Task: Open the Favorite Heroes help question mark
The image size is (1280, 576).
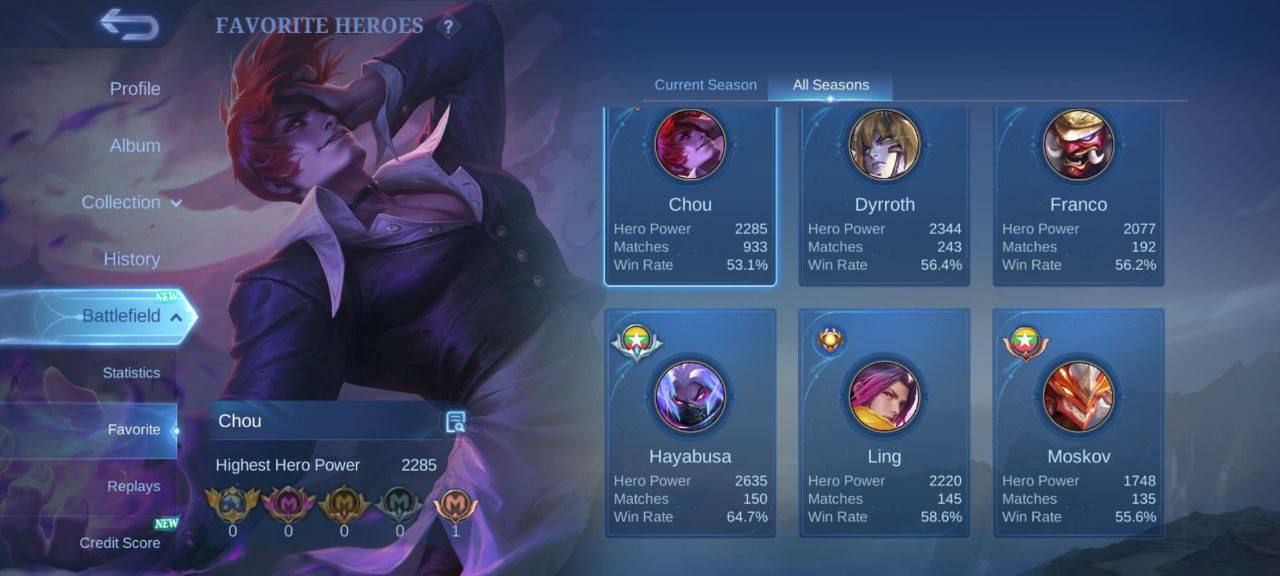Action: [448, 27]
